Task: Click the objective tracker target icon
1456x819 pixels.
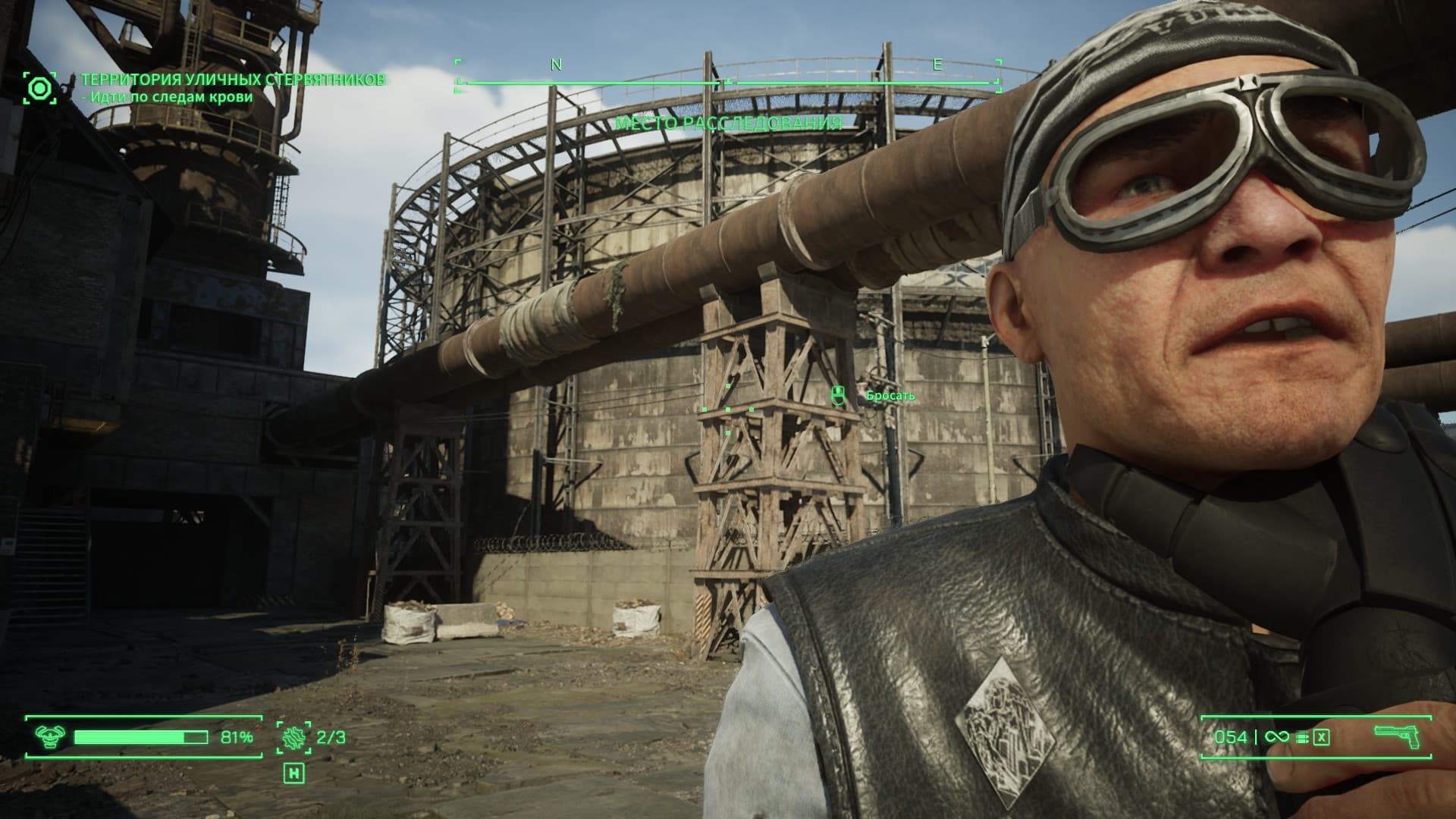Action: click(39, 88)
